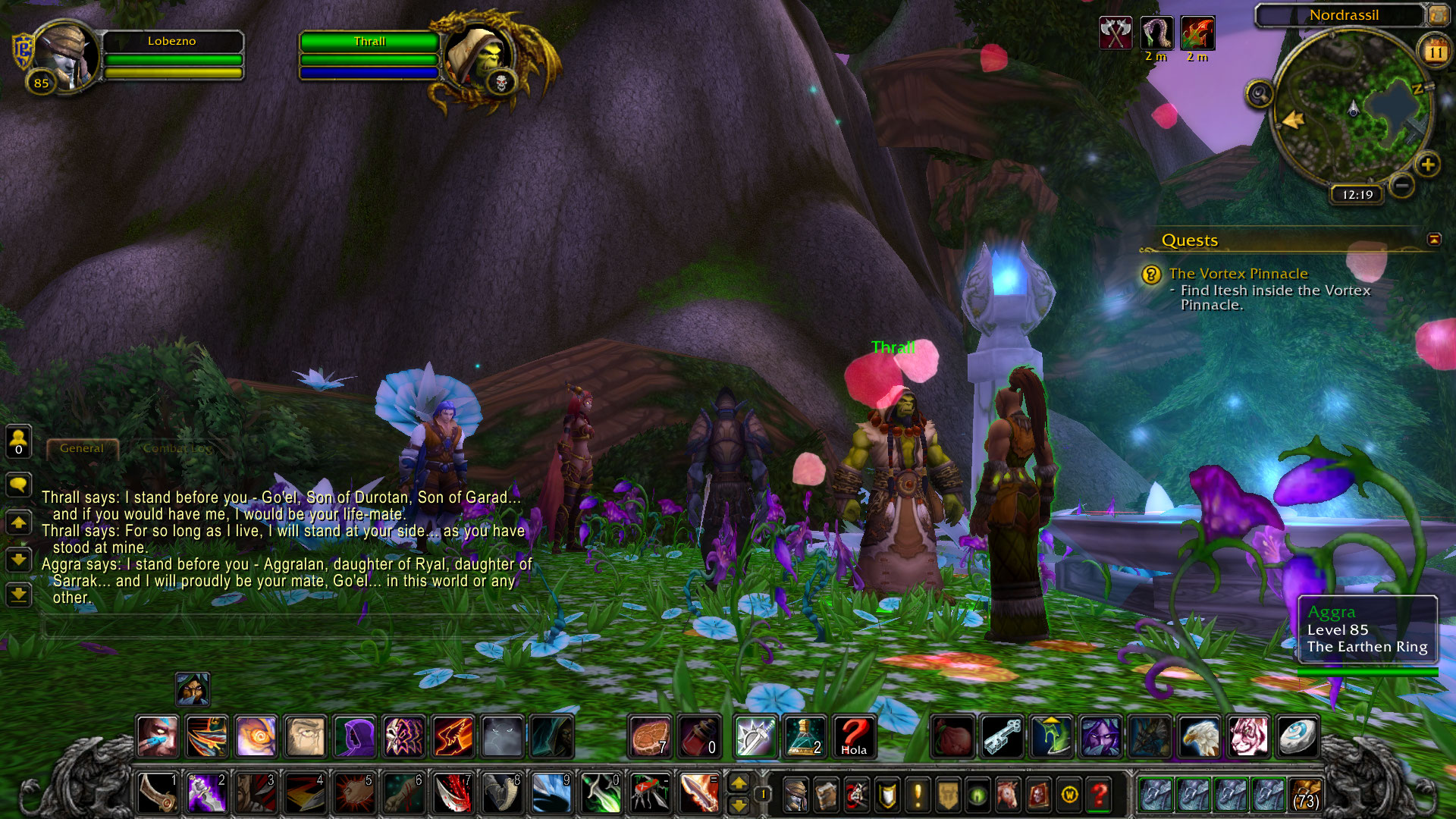Use the Hearthstone
The width and height of the screenshot is (1456, 819).
point(1297,736)
